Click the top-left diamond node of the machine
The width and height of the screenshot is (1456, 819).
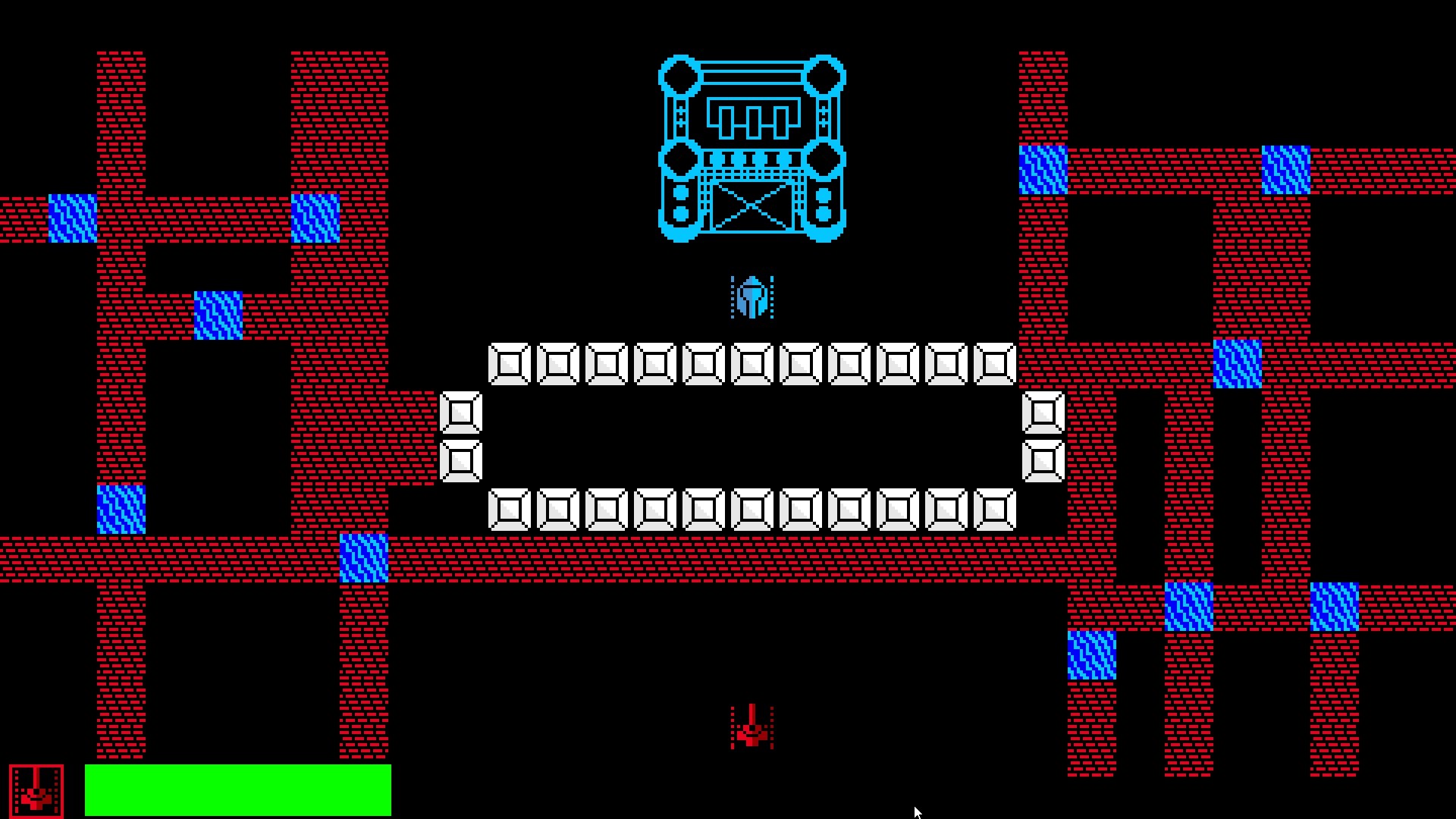click(681, 76)
